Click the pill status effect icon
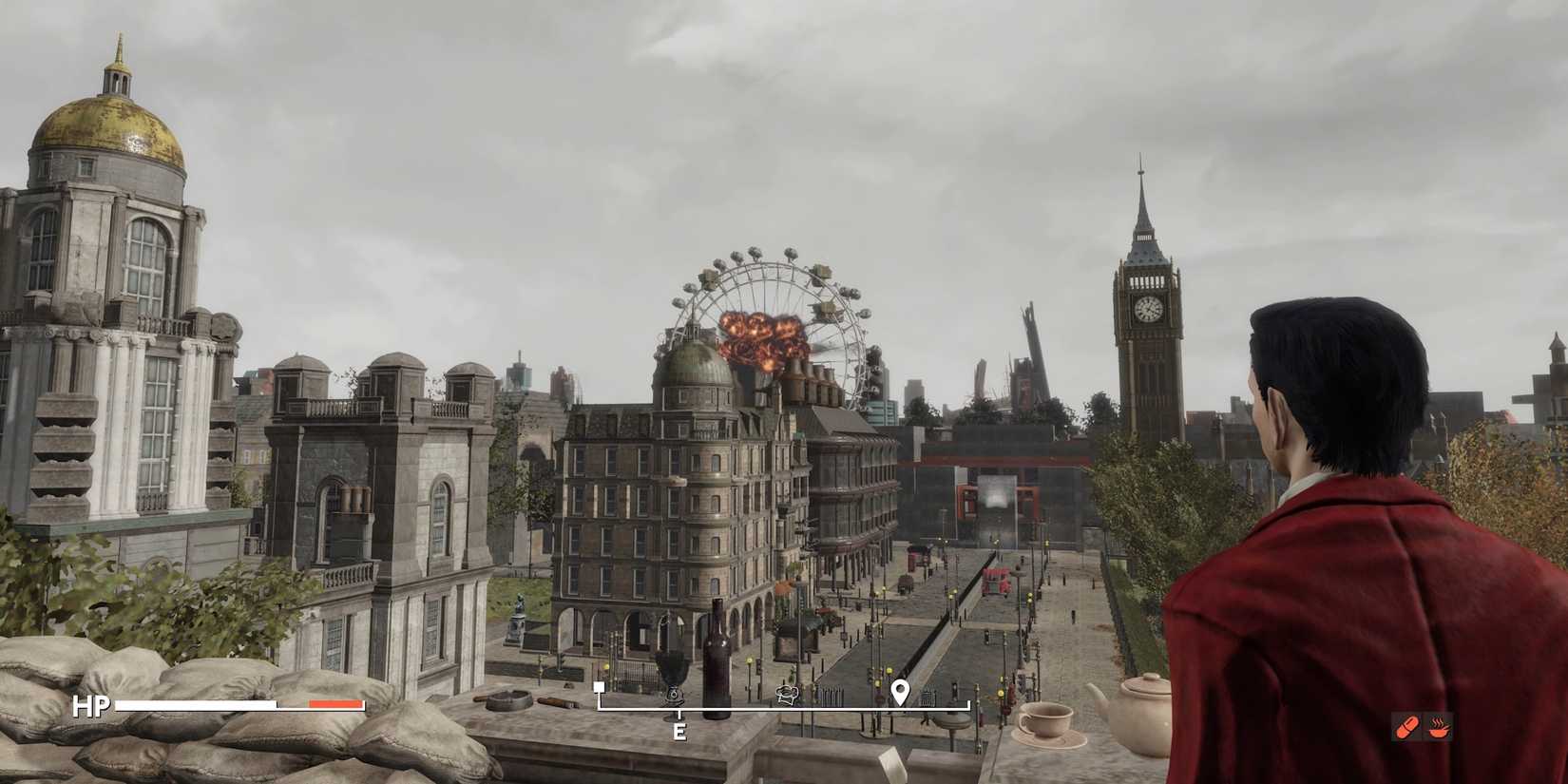 point(1407,727)
